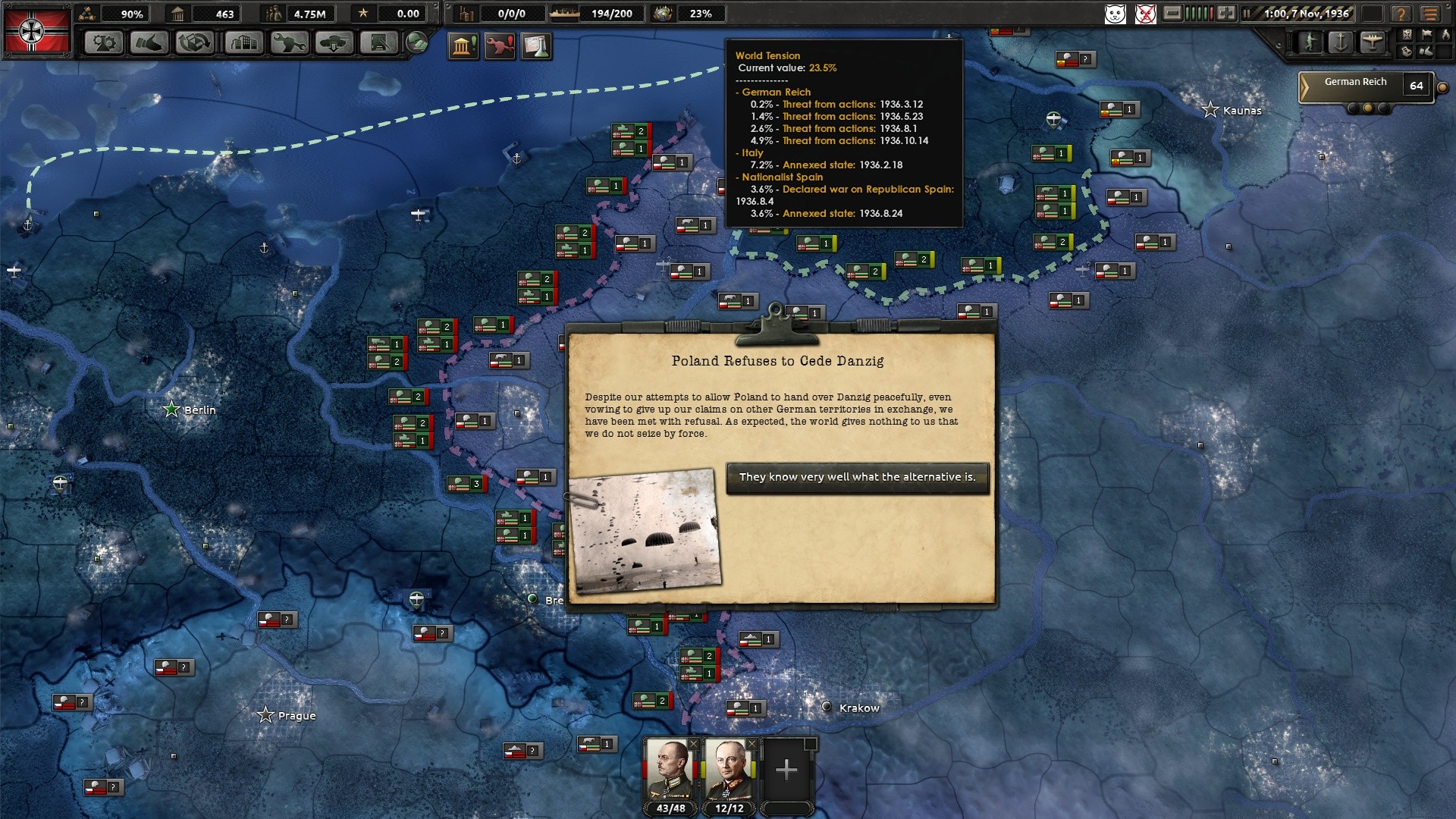The image size is (1456, 819).
Task: Open the game menu hamburger icon
Action: click(x=1432, y=14)
